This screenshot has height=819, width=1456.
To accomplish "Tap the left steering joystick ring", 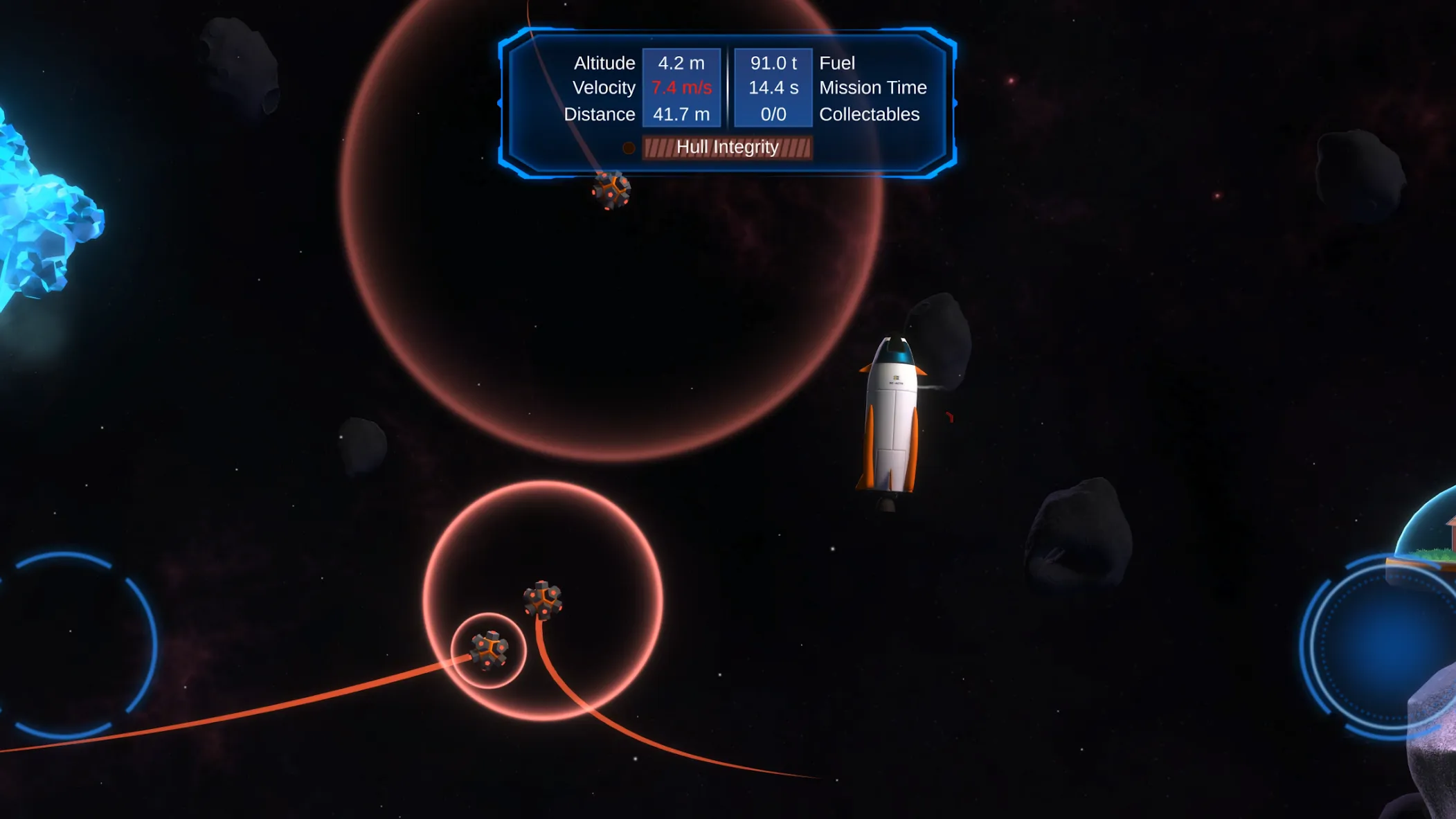I will pos(67,644).
